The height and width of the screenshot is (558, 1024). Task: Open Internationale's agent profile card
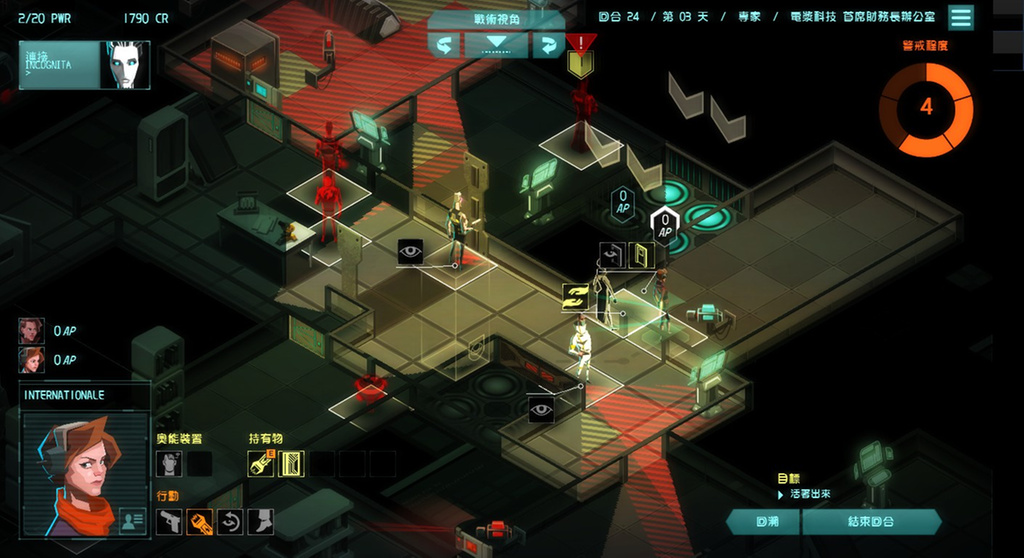[x=131, y=519]
